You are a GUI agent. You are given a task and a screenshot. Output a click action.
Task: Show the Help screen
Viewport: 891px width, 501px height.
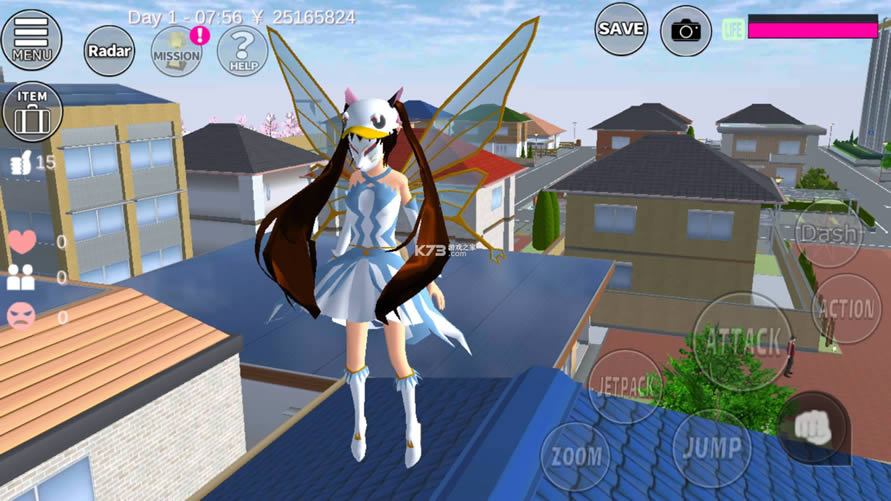tap(242, 50)
